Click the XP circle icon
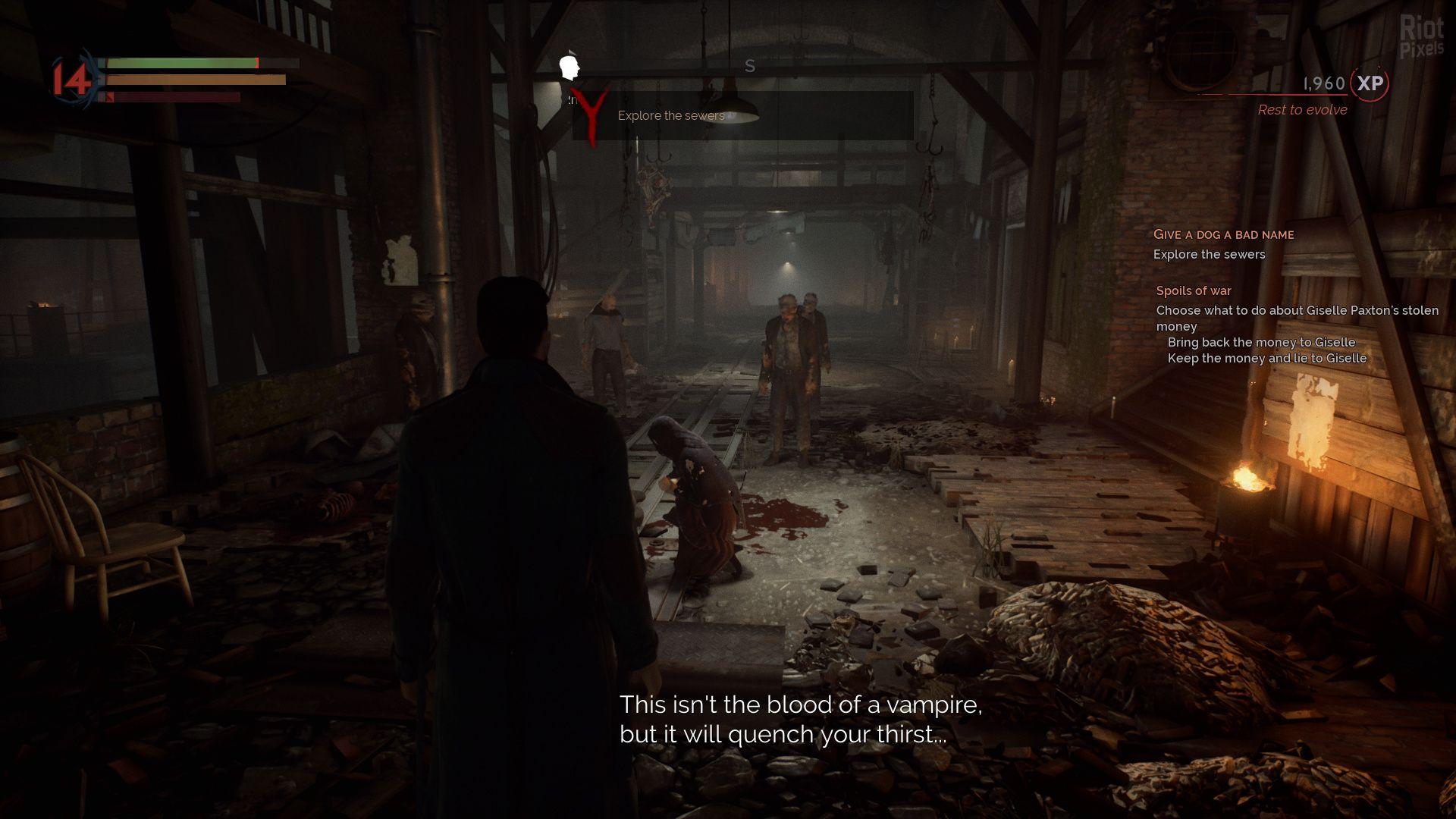Viewport: 1456px width, 819px height. point(1370,83)
